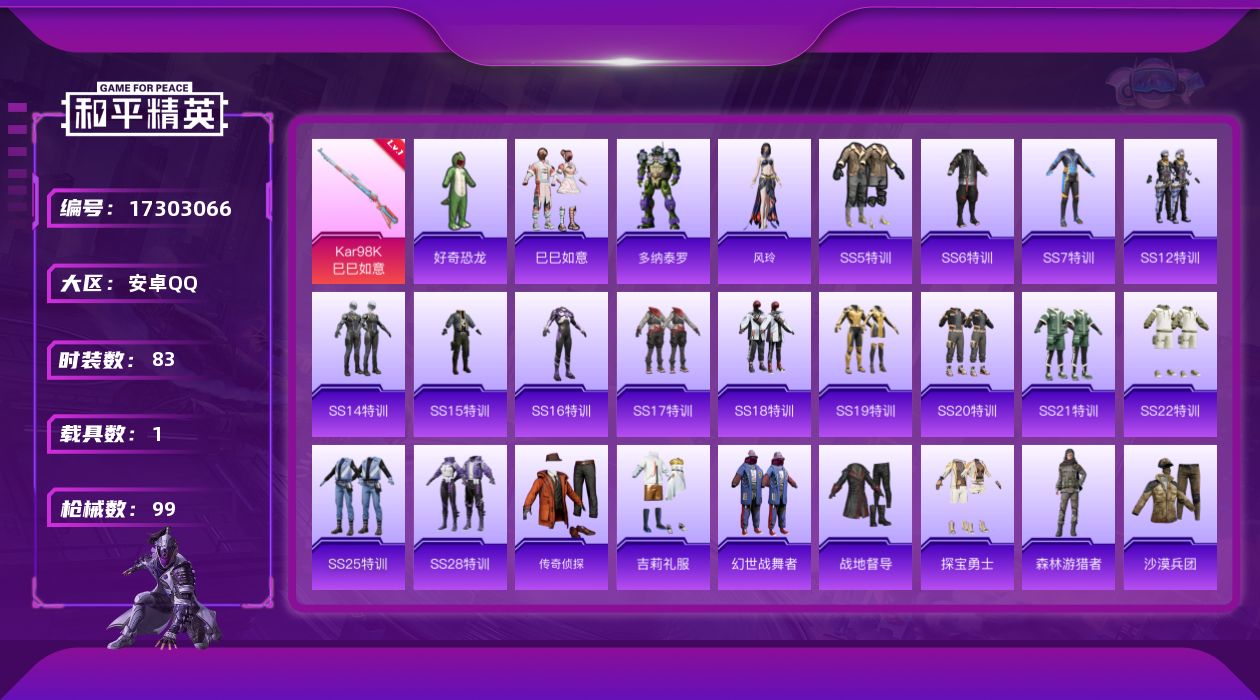Select the 幻世战舞者 outfit tile
The width and height of the screenshot is (1260, 700).
point(764,517)
